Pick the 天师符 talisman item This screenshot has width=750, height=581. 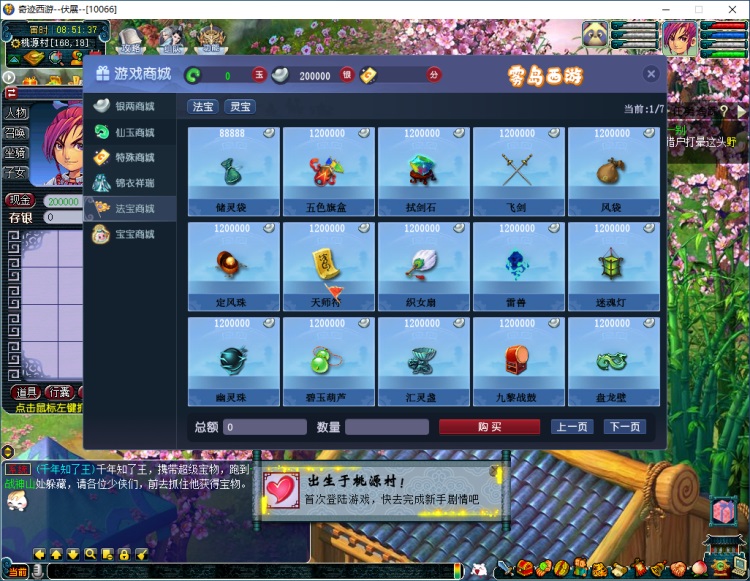(329, 265)
